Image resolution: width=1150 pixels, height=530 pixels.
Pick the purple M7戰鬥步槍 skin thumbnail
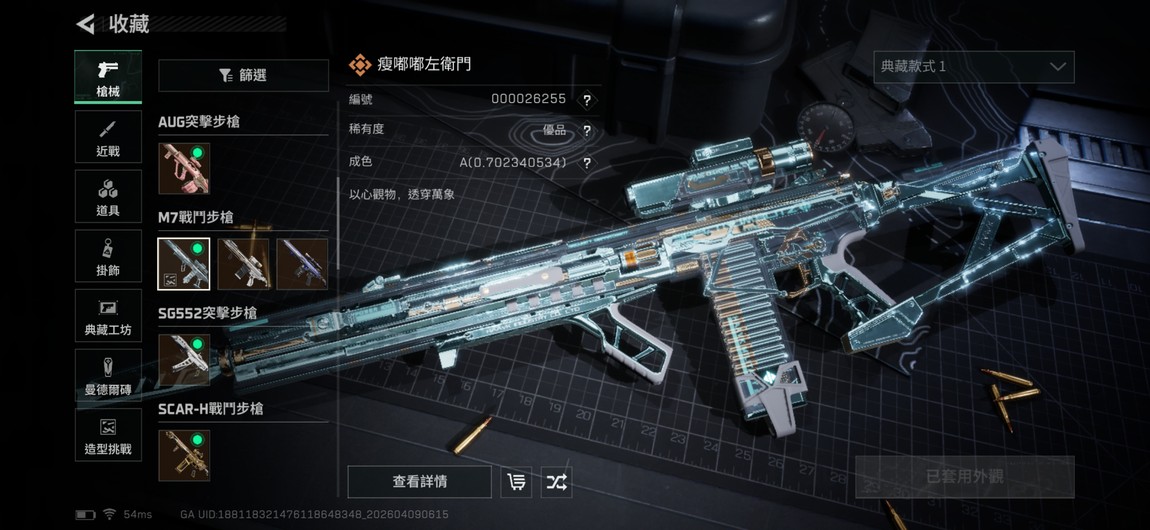tap(301, 264)
